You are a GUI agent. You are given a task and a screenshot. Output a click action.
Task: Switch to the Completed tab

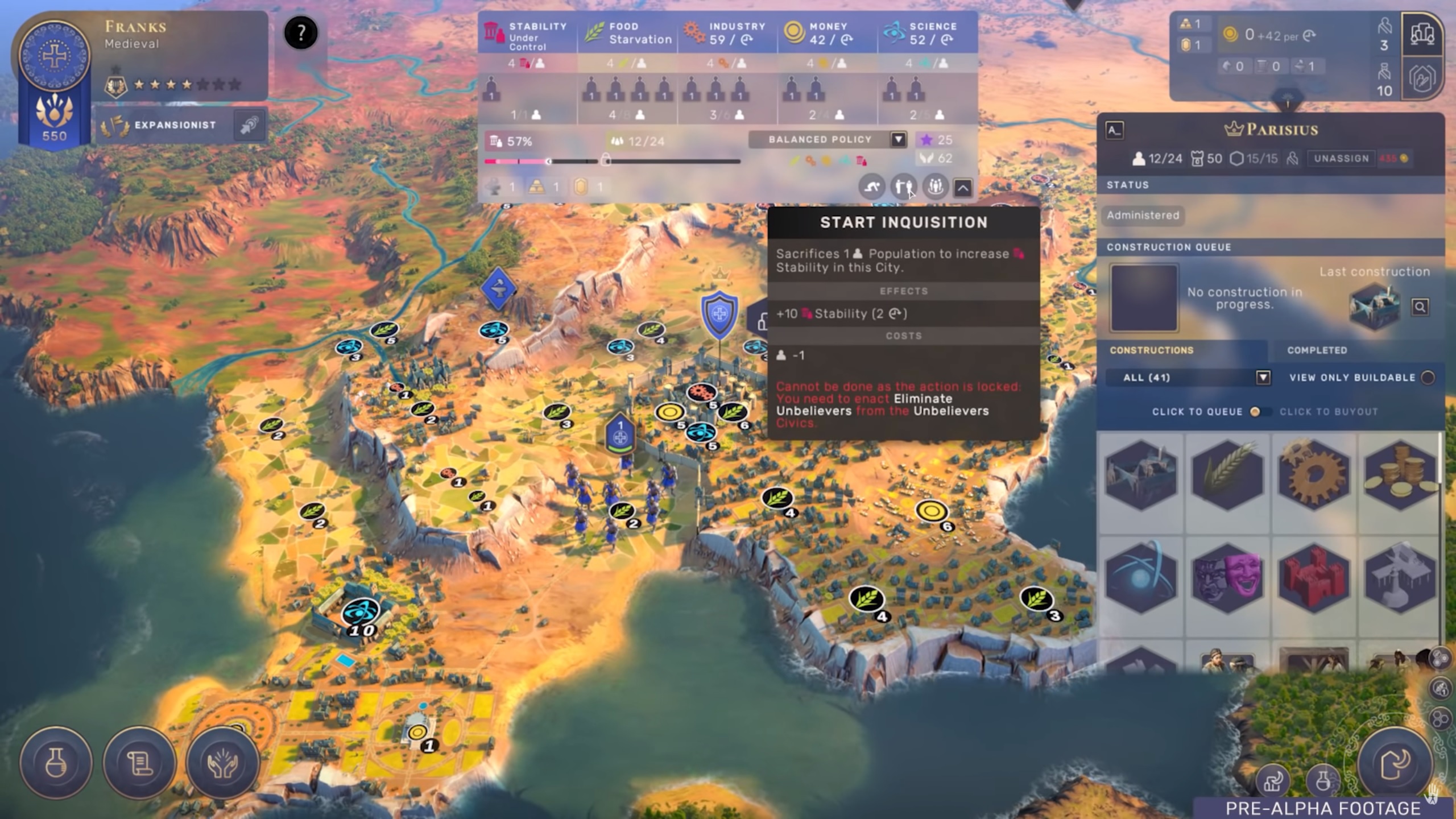pyautogui.click(x=1317, y=350)
